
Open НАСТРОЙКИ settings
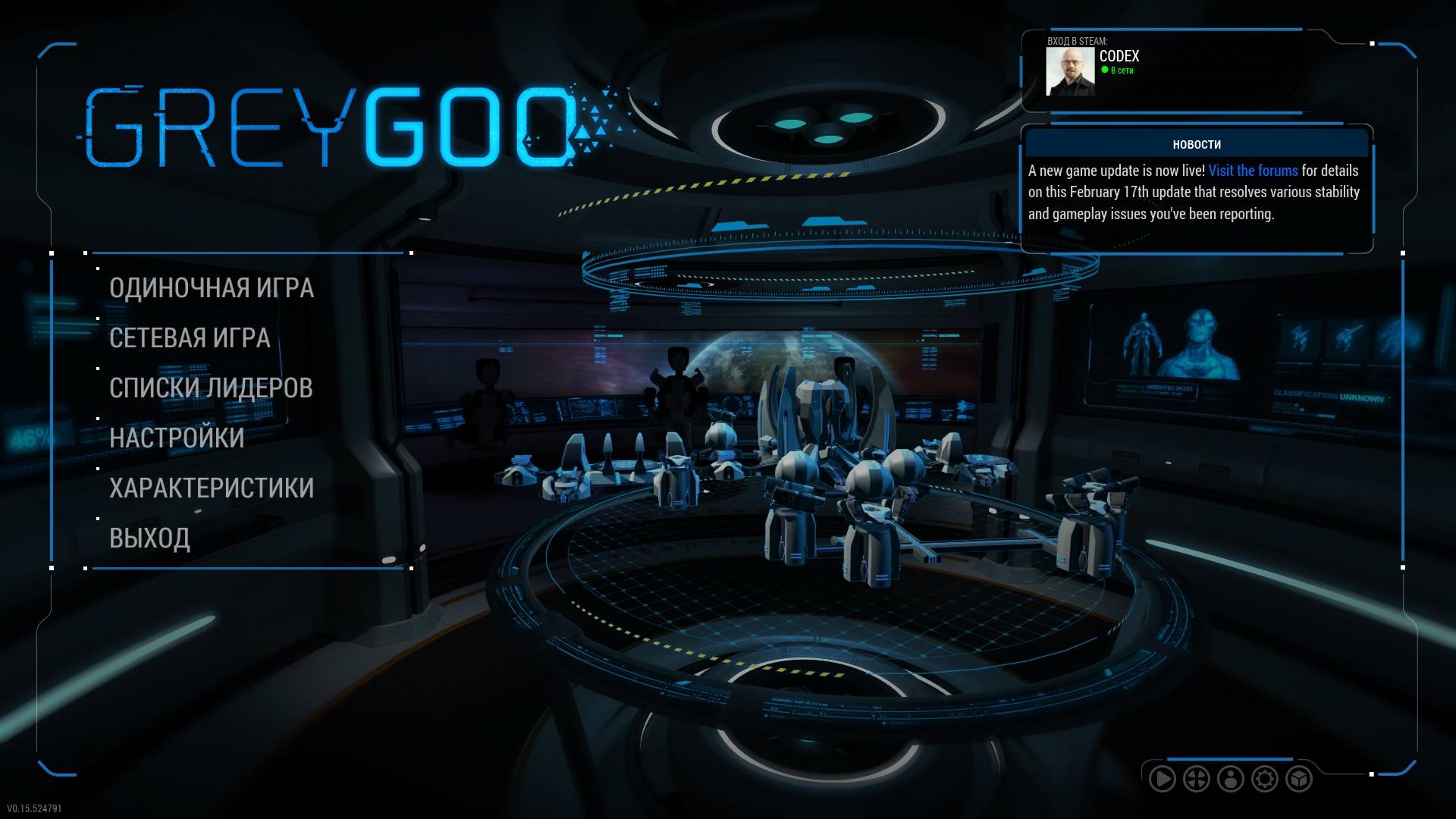pyautogui.click(x=177, y=438)
